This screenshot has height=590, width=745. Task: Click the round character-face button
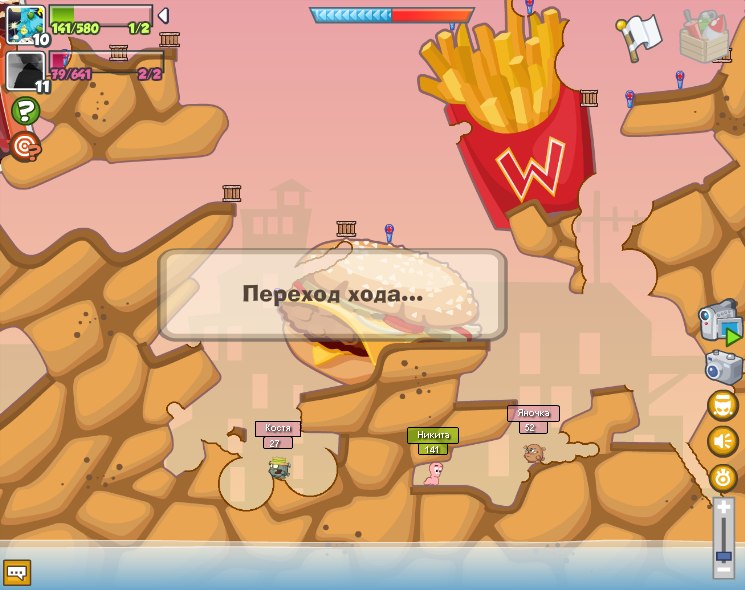click(x=722, y=405)
